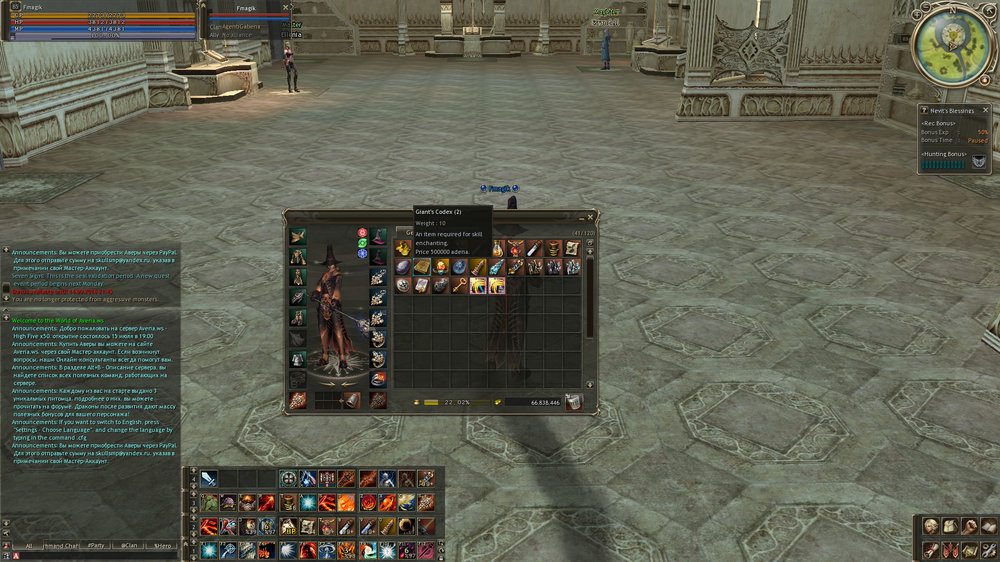
Task: Close the inventory window
Action: point(590,215)
